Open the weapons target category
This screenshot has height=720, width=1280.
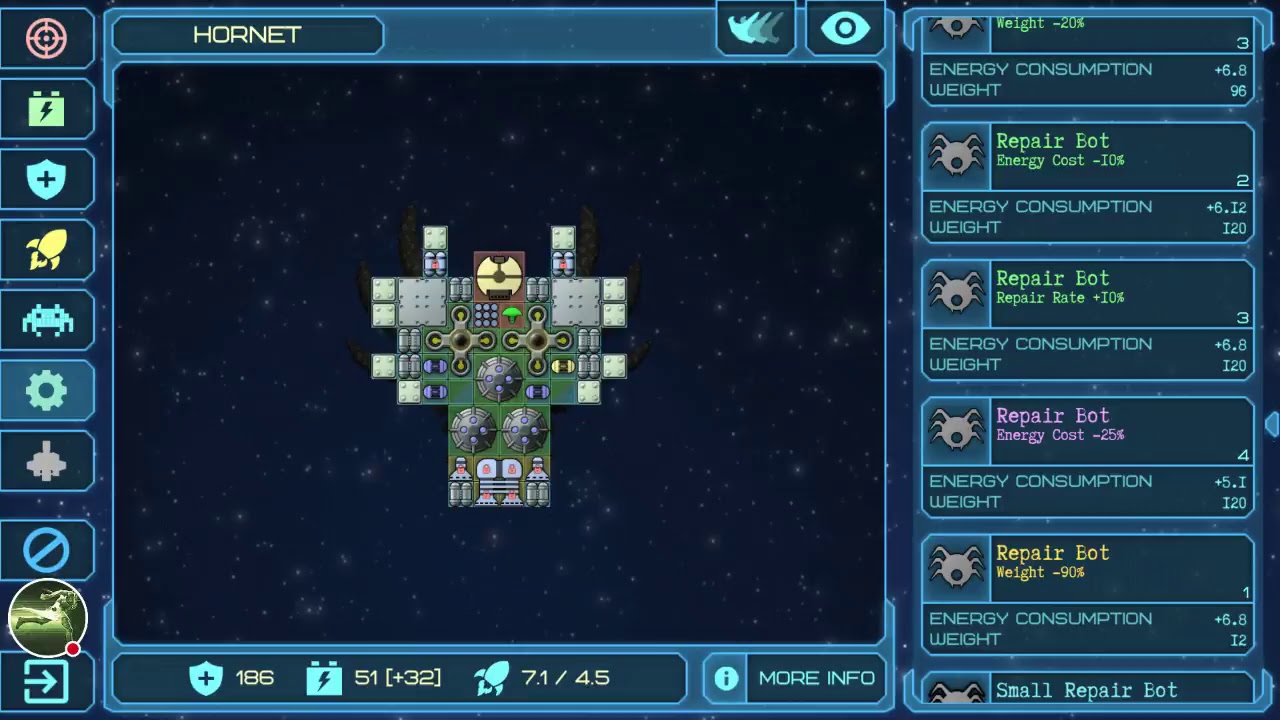tap(46, 39)
